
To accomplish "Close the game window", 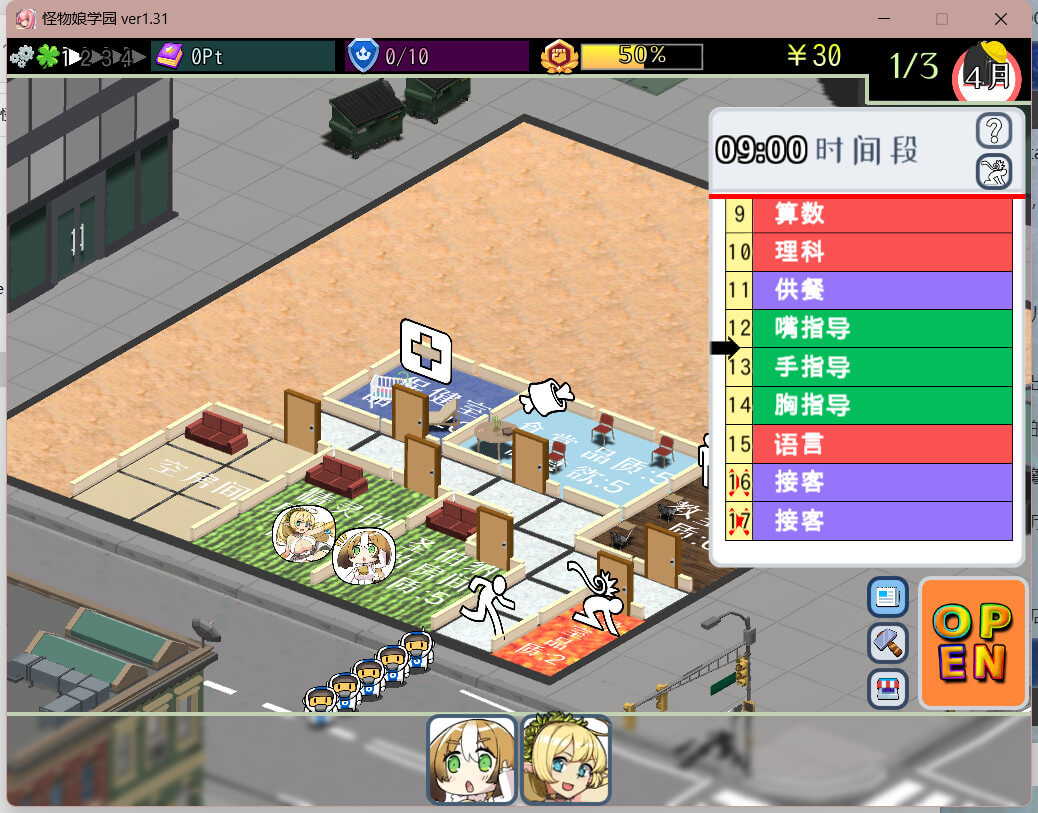I will (x=1000, y=19).
